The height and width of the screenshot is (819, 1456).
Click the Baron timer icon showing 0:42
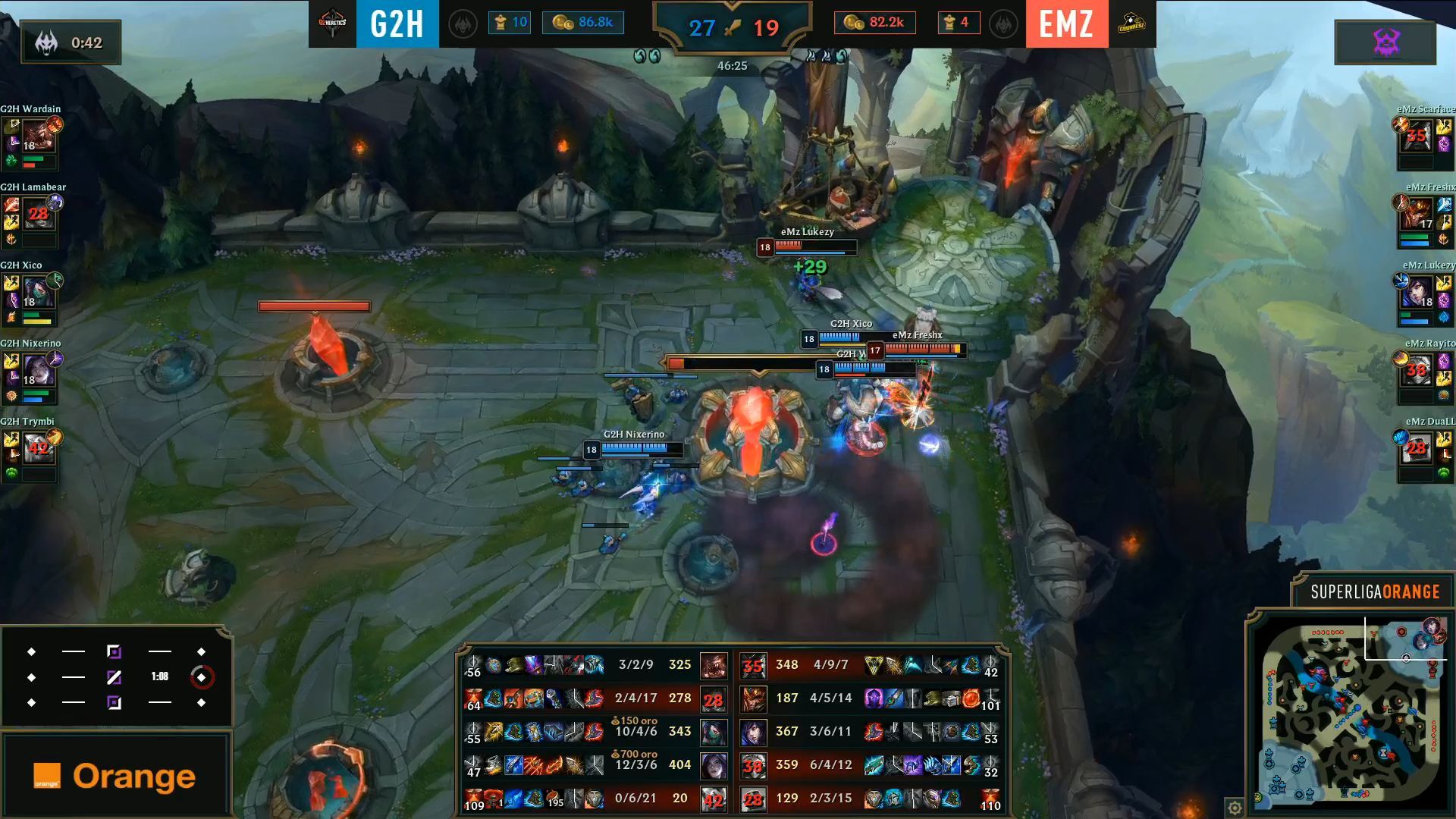(x=47, y=43)
